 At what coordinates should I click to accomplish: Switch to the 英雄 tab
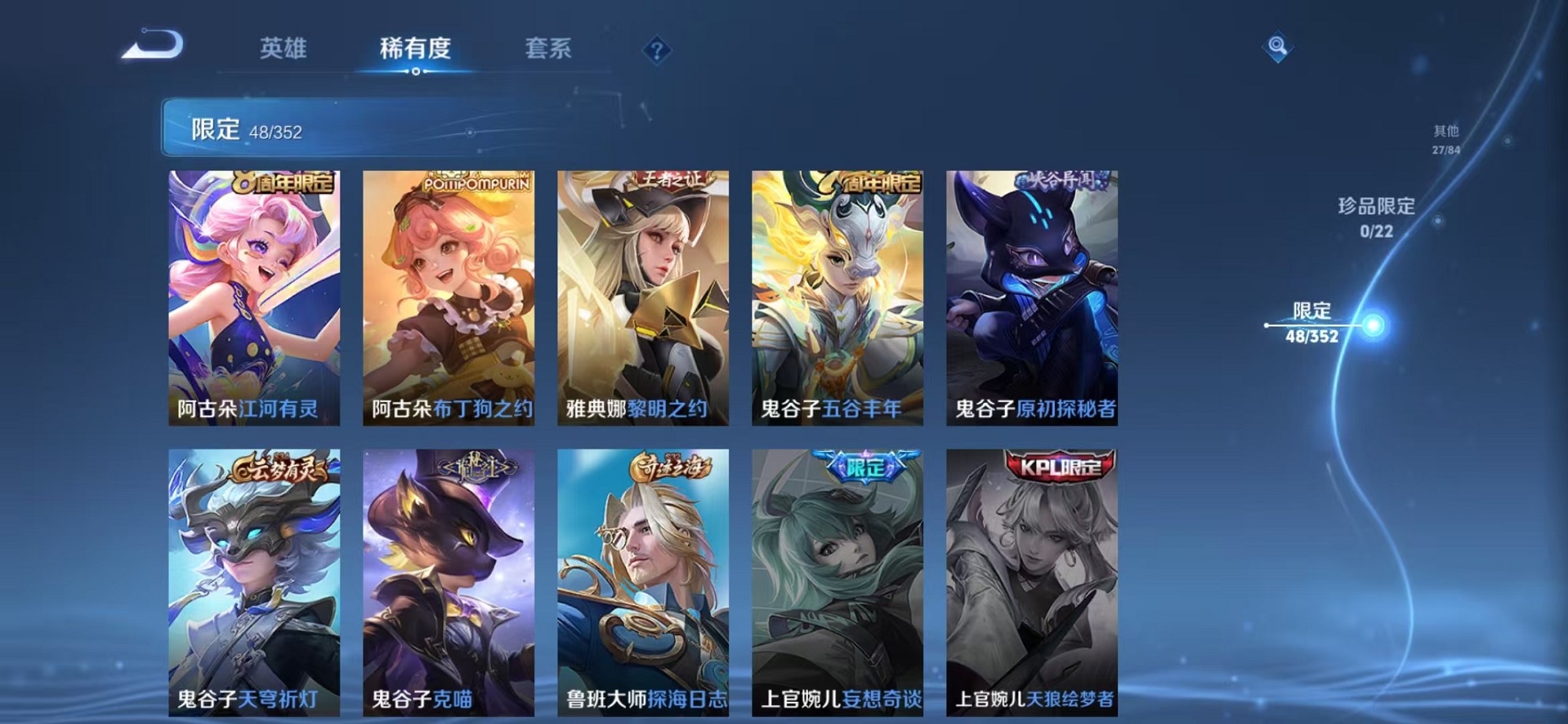point(286,49)
